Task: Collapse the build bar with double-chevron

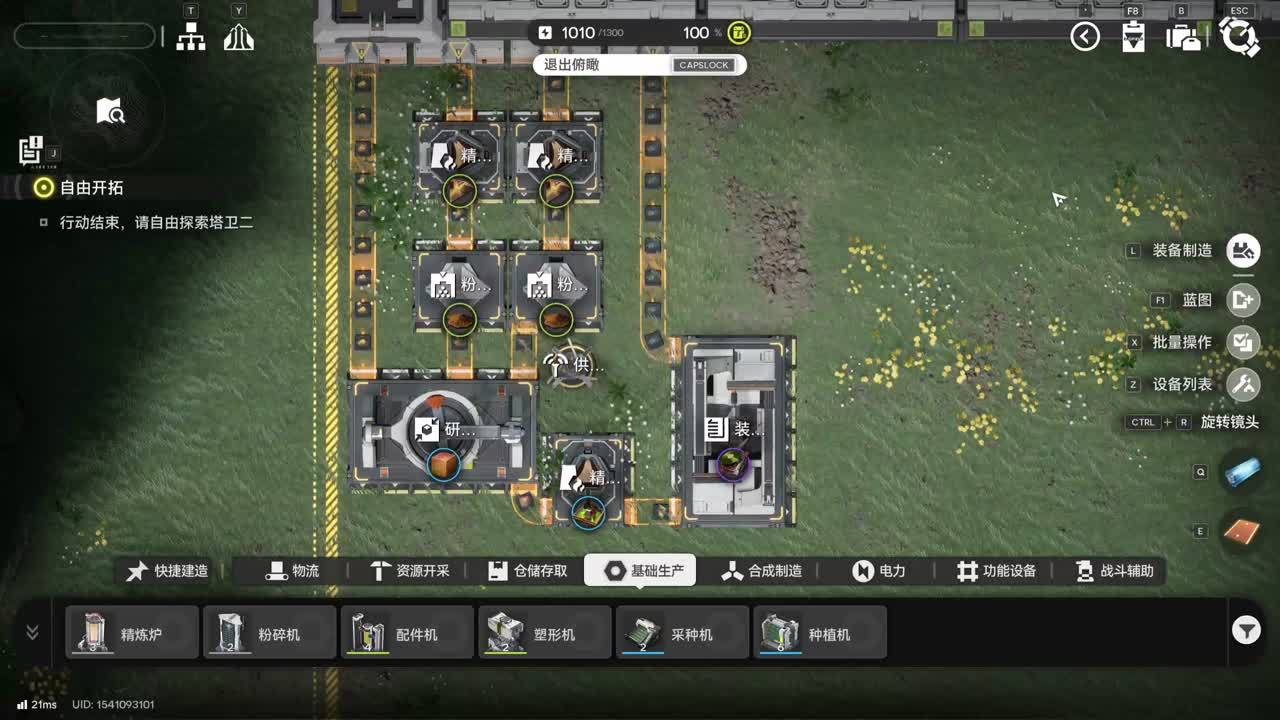Action: pyautogui.click(x=32, y=632)
